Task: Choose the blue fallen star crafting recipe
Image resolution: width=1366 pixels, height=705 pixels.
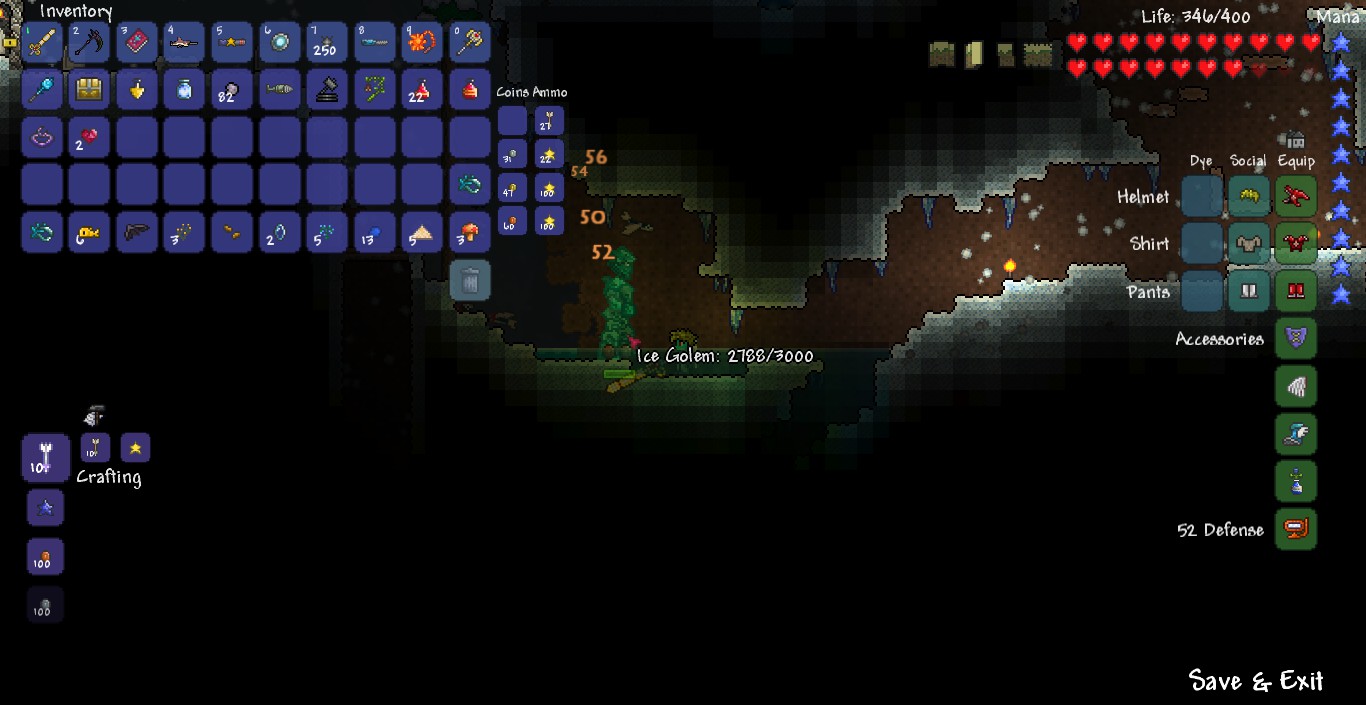Action: coord(45,508)
